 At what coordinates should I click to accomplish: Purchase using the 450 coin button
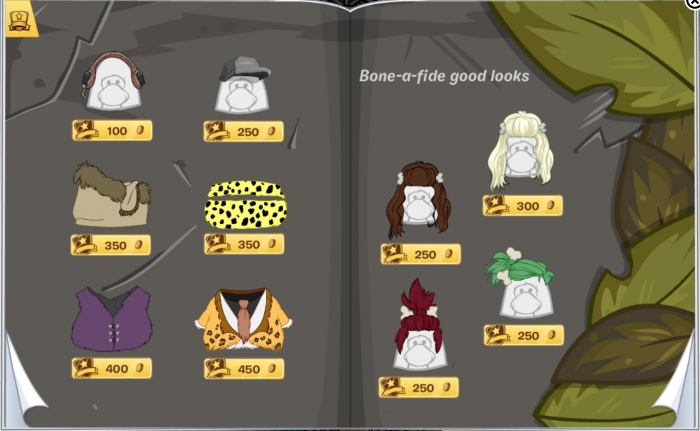(x=244, y=368)
